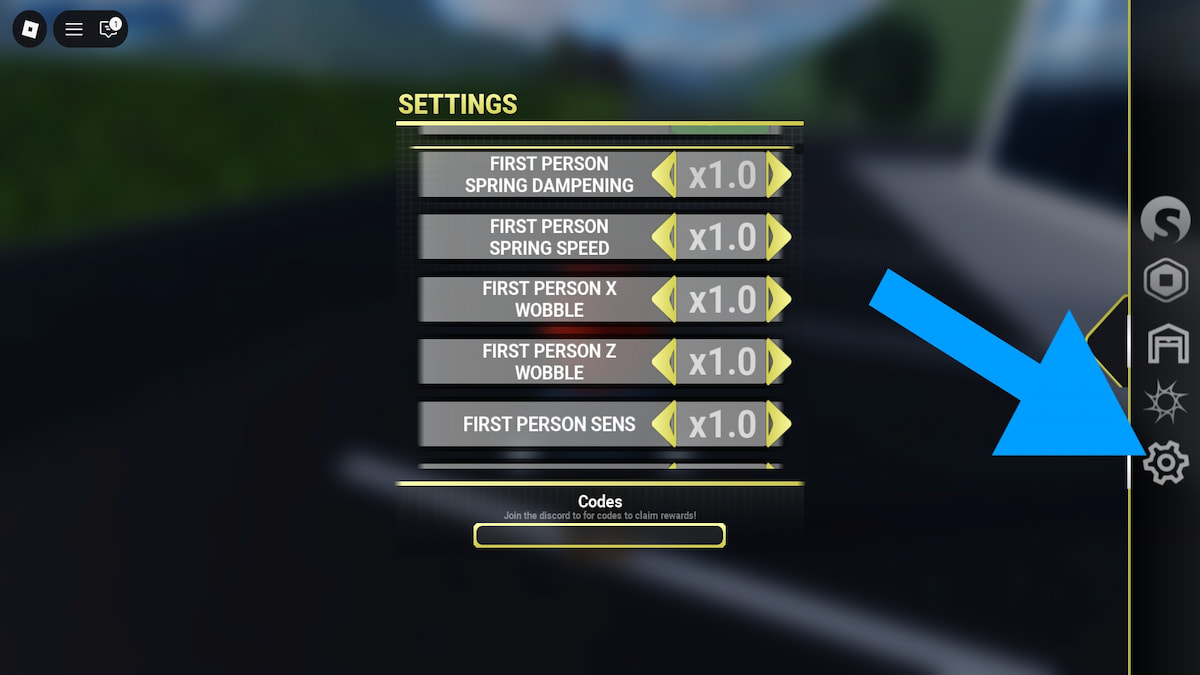Raise the First Person Spring Speed
This screenshot has width=1200, height=675.
pyautogui.click(x=779, y=237)
